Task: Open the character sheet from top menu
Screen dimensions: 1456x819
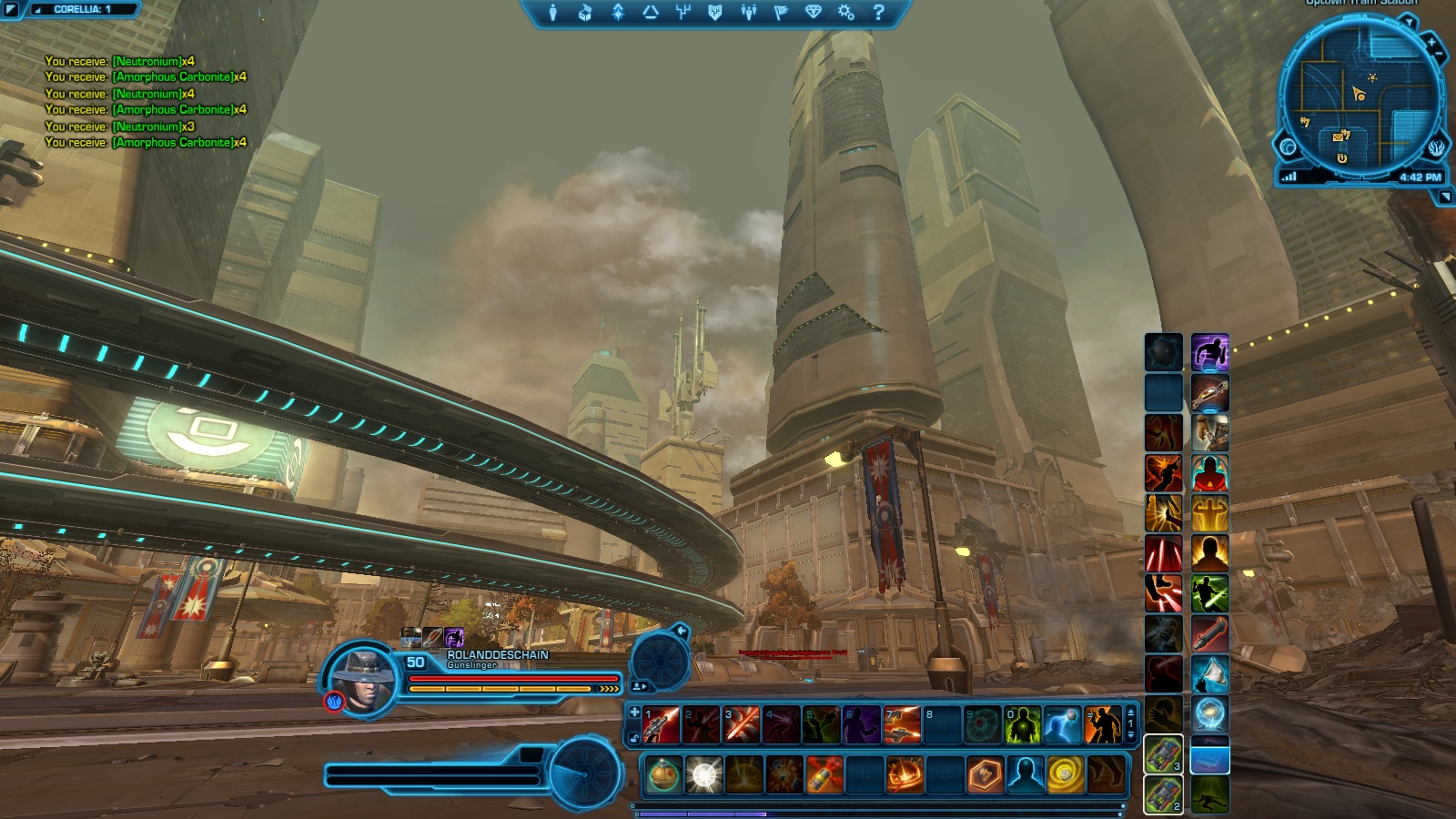Action: [x=552, y=13]
